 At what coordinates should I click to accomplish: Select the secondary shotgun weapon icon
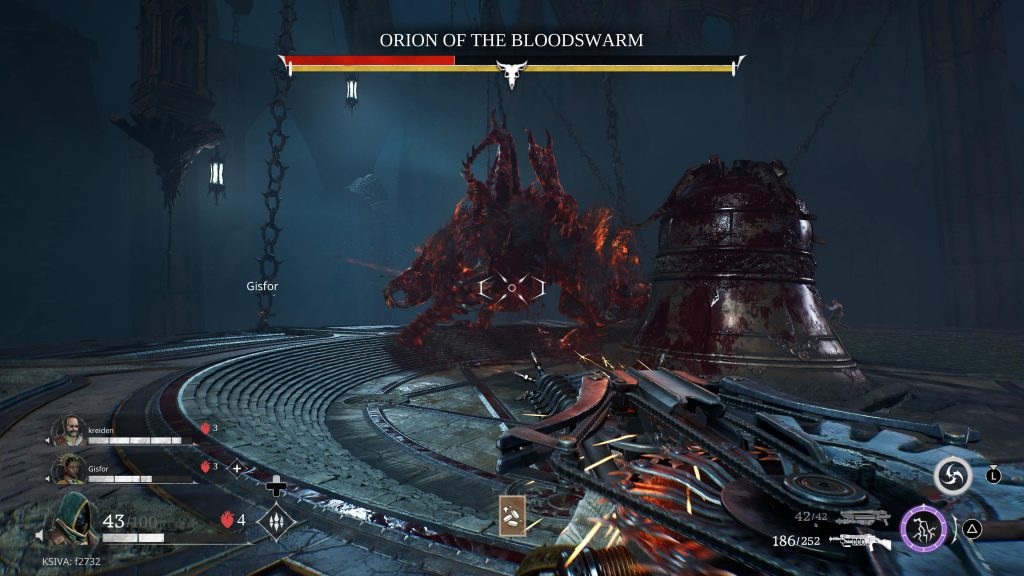pyautogui.click(x=864, y=517)
